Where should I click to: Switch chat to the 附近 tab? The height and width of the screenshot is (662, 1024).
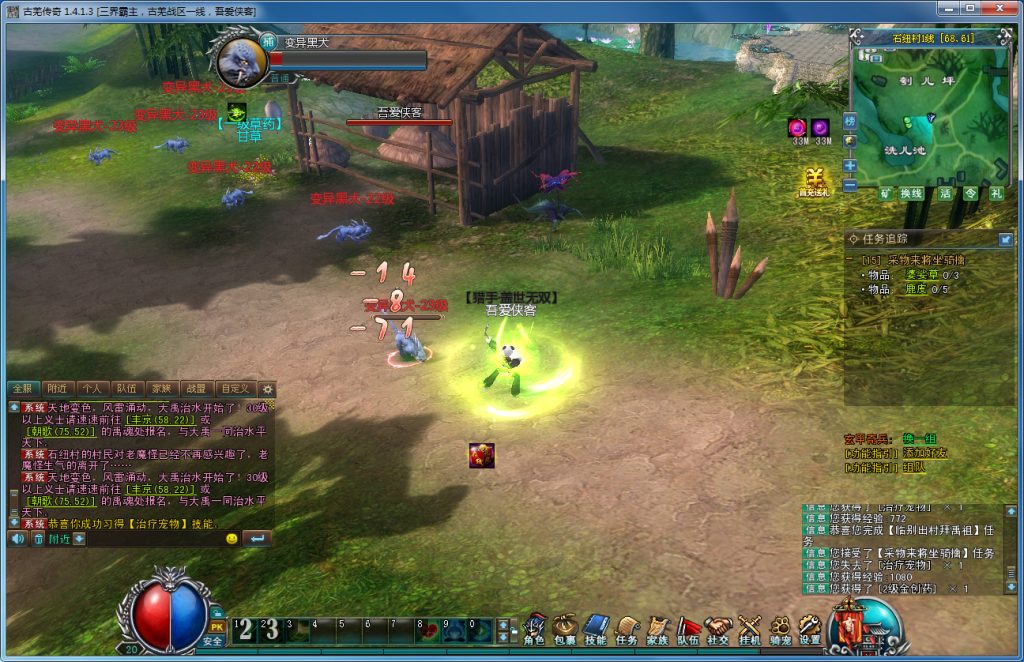57,388
